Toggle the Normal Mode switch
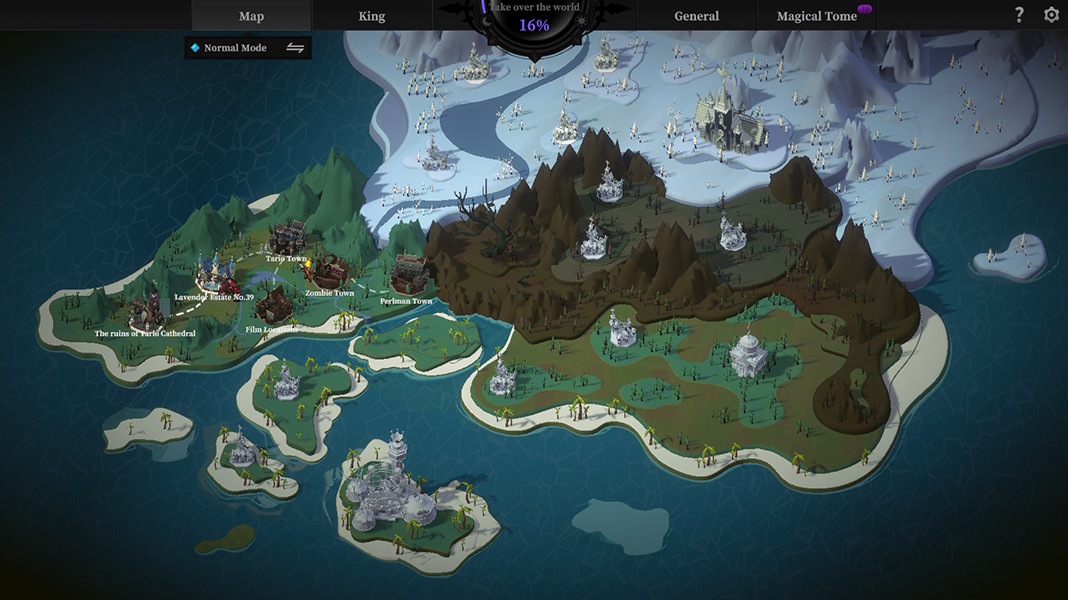Image resolution: width=1068 pixels, height=600 pixels. pyautogui.click(x=295, y=48)
